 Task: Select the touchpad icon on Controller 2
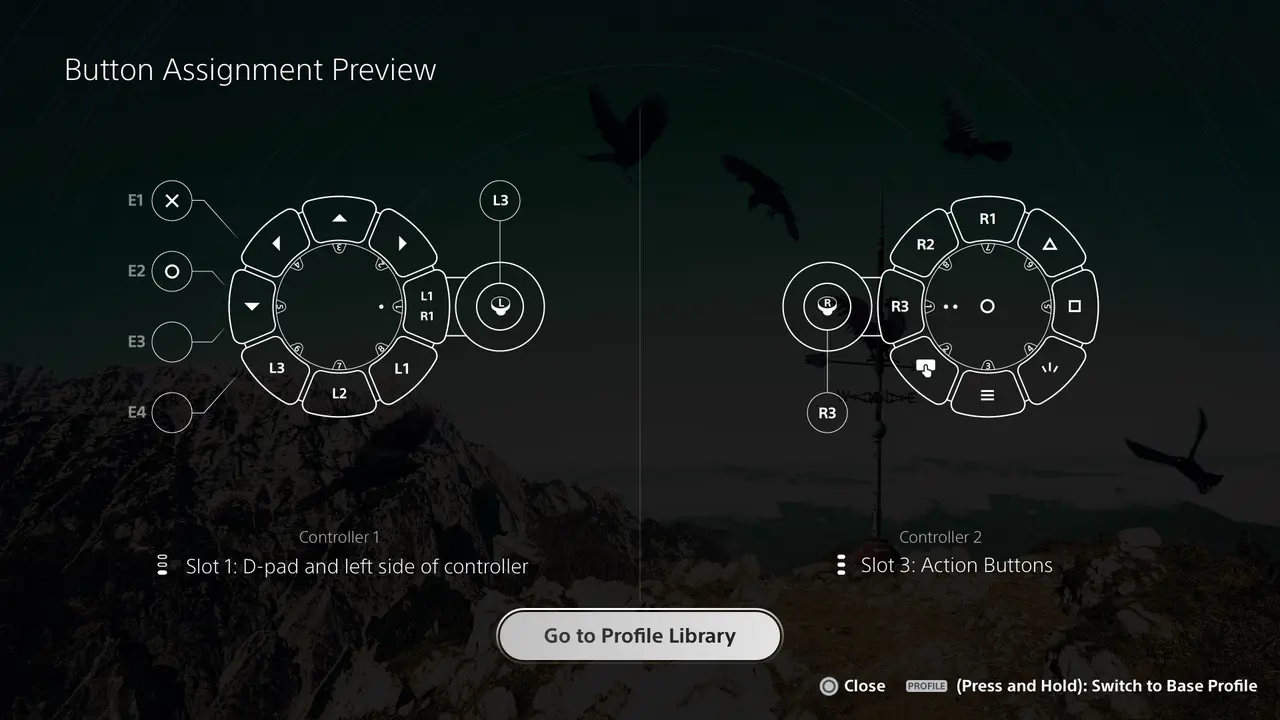[925, 369]
